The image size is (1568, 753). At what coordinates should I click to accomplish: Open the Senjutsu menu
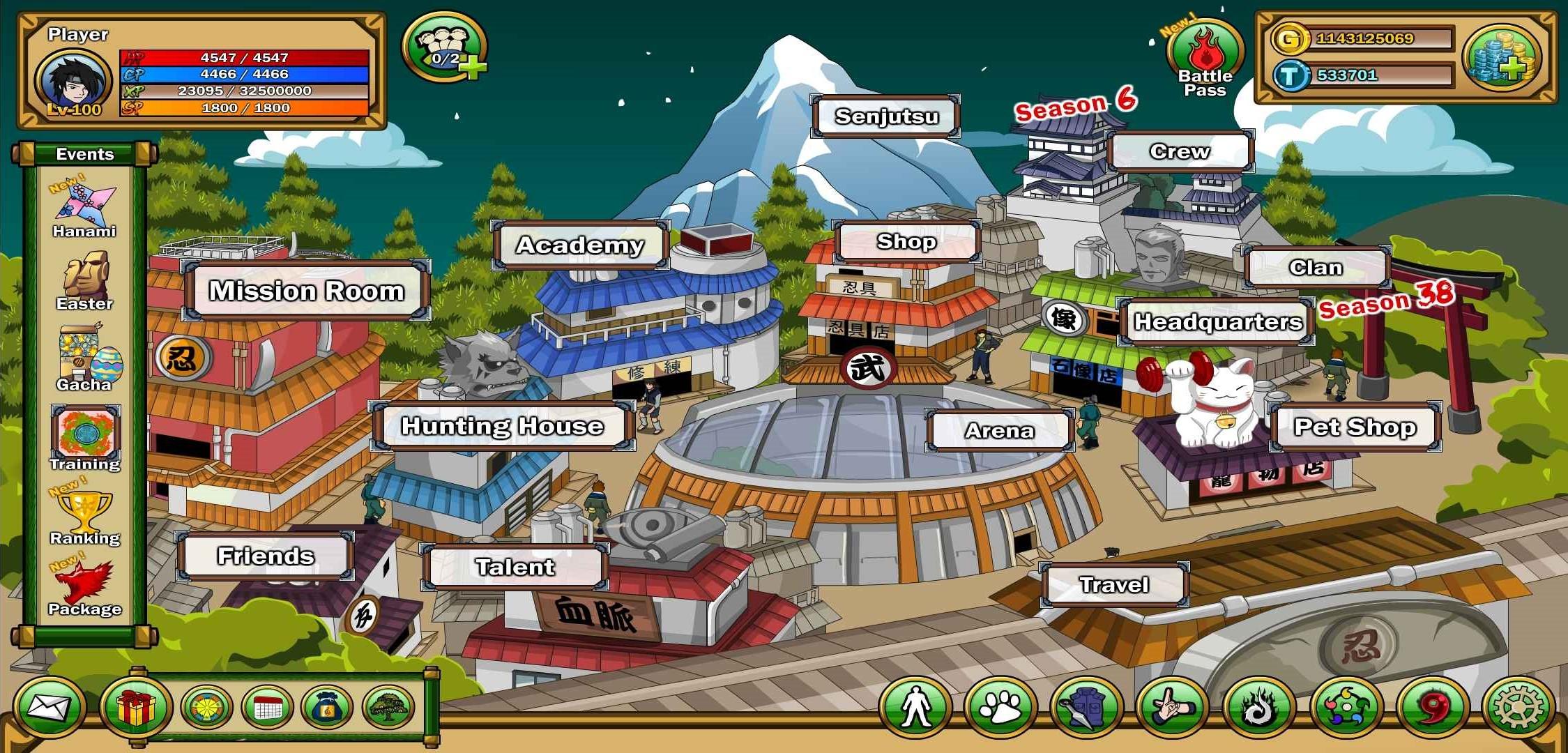886,116
